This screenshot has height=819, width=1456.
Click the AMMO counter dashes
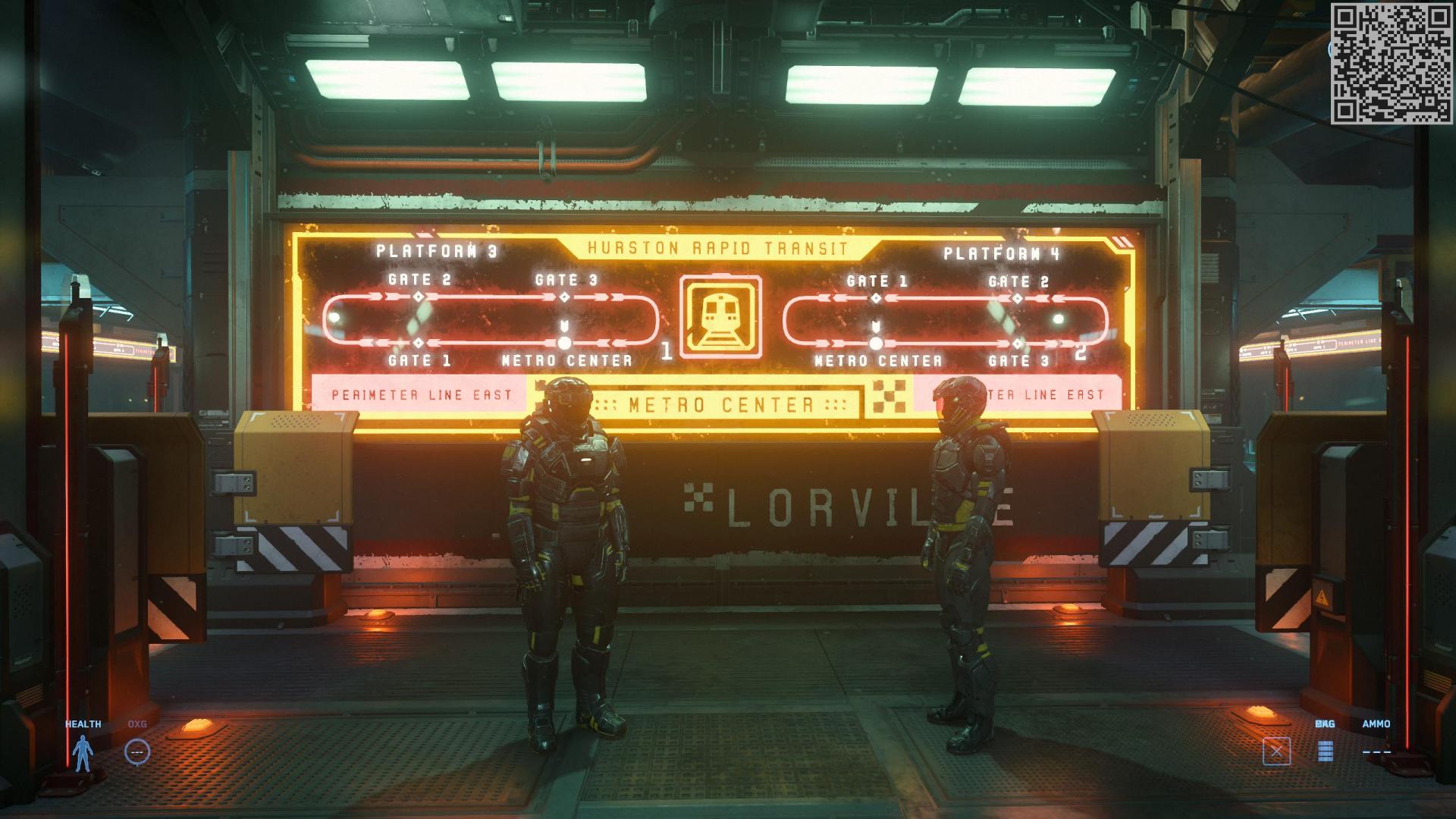[x=1377, y=753]
